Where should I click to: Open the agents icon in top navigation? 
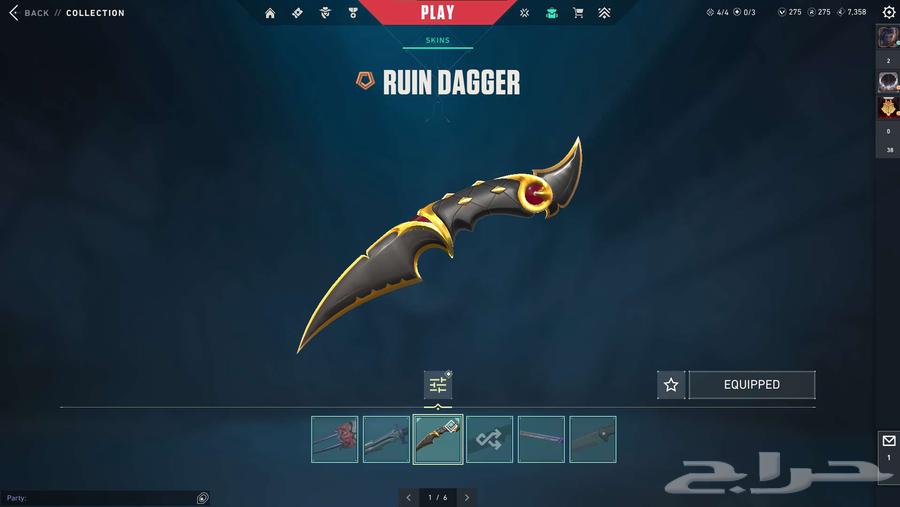324,13
